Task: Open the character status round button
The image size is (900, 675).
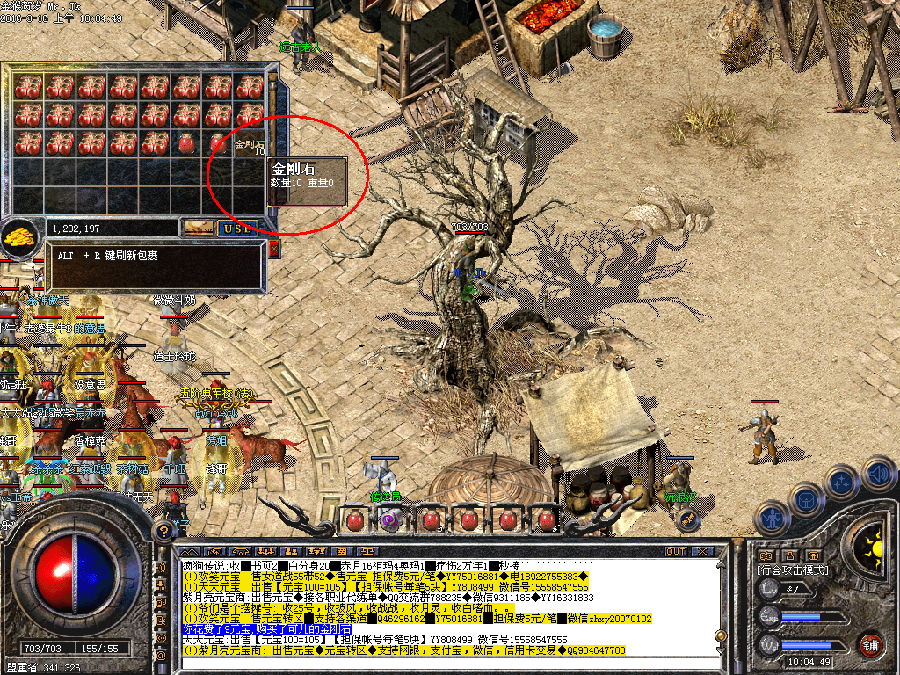Action: (773, 516)
